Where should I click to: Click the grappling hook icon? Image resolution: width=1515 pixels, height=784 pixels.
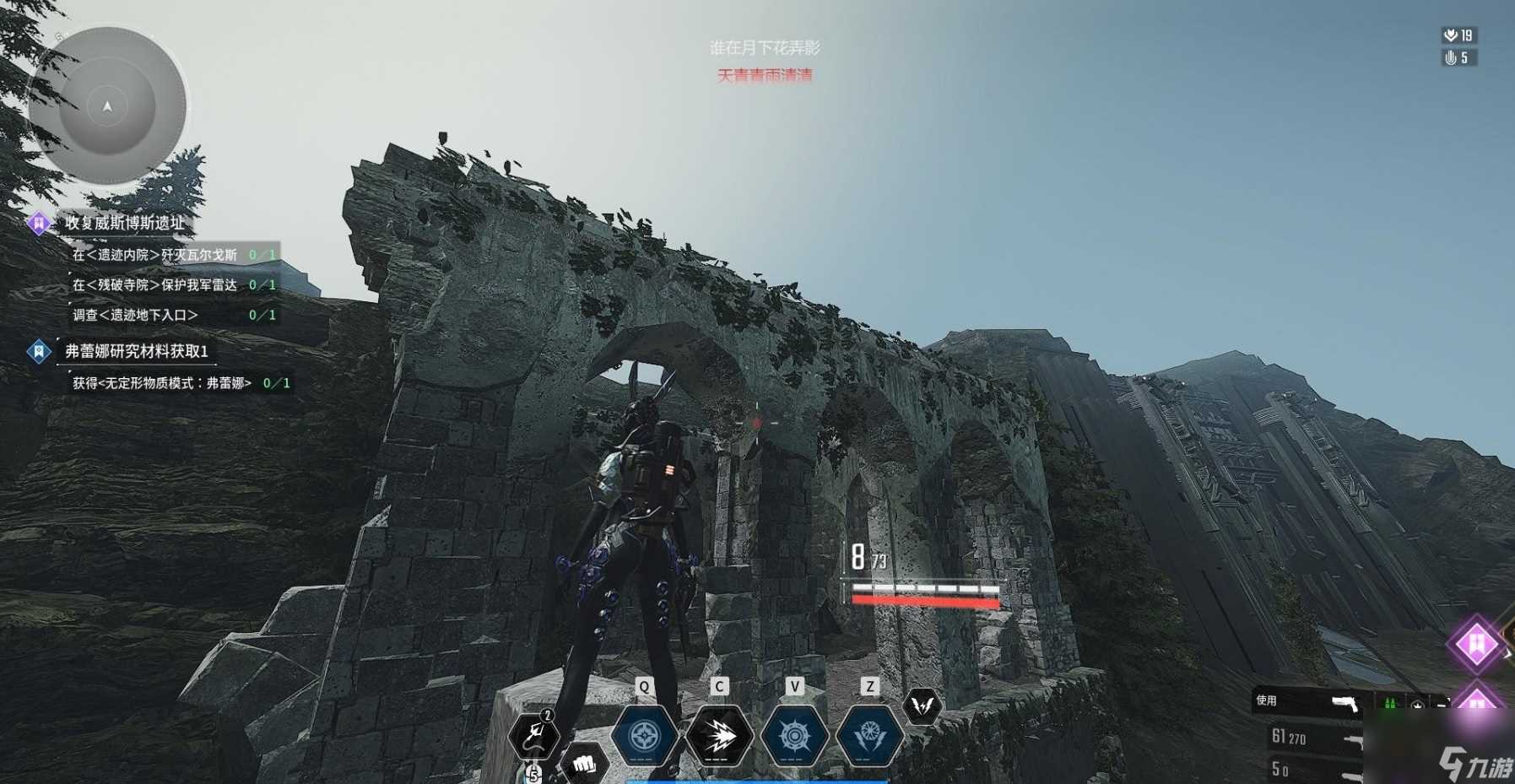tap(533, 736)
